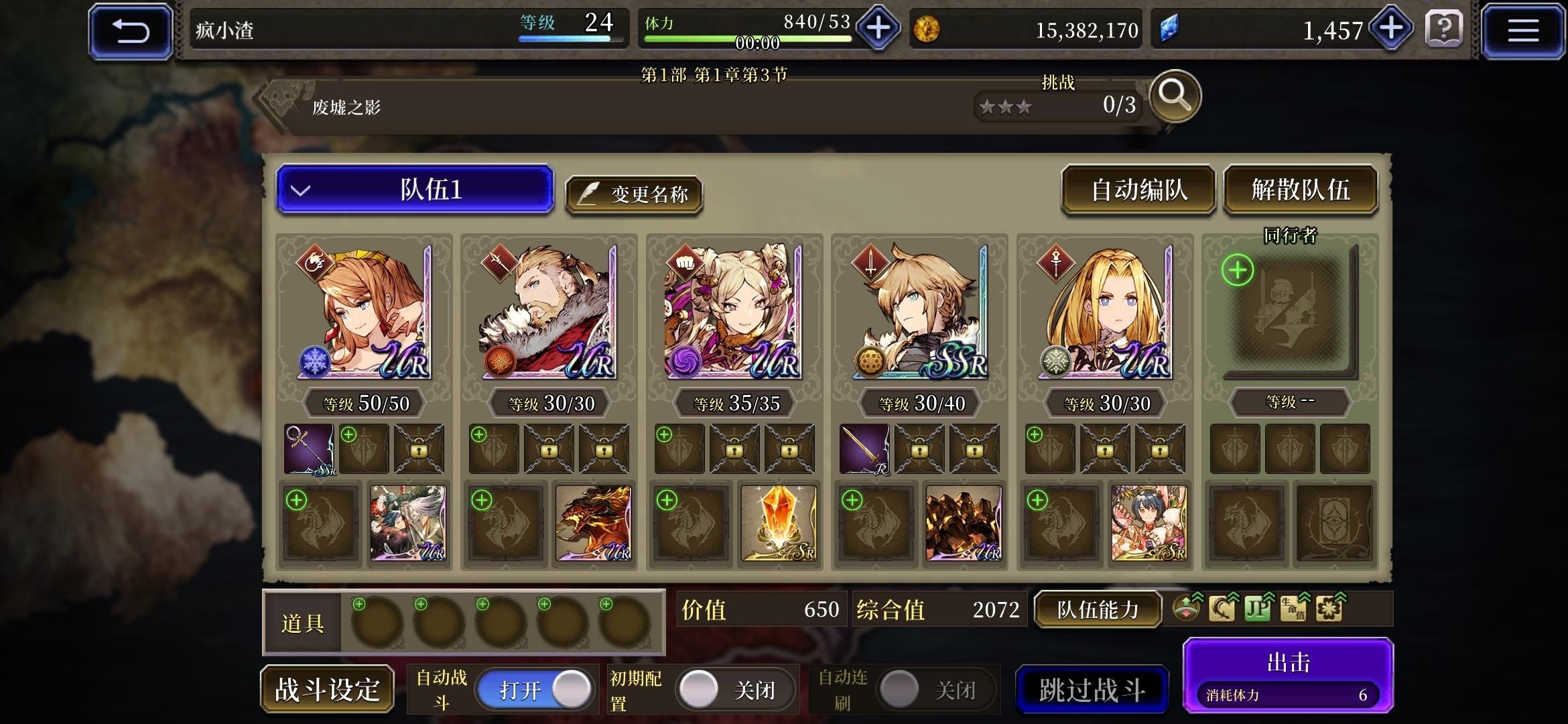
Task: Click the back arrow button top left
Action: click(130, 29)
